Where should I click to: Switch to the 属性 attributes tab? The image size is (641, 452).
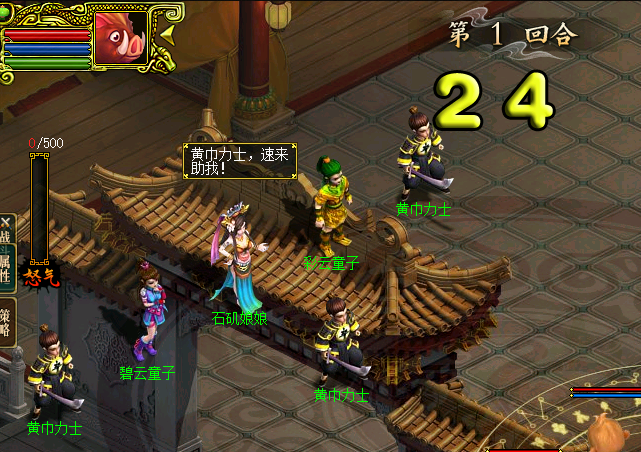click(6, 263)
